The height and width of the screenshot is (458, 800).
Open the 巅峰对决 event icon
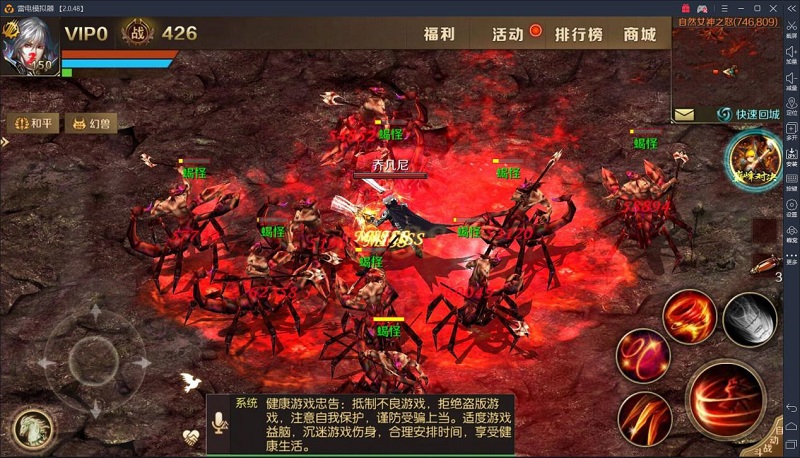[753, 158]
